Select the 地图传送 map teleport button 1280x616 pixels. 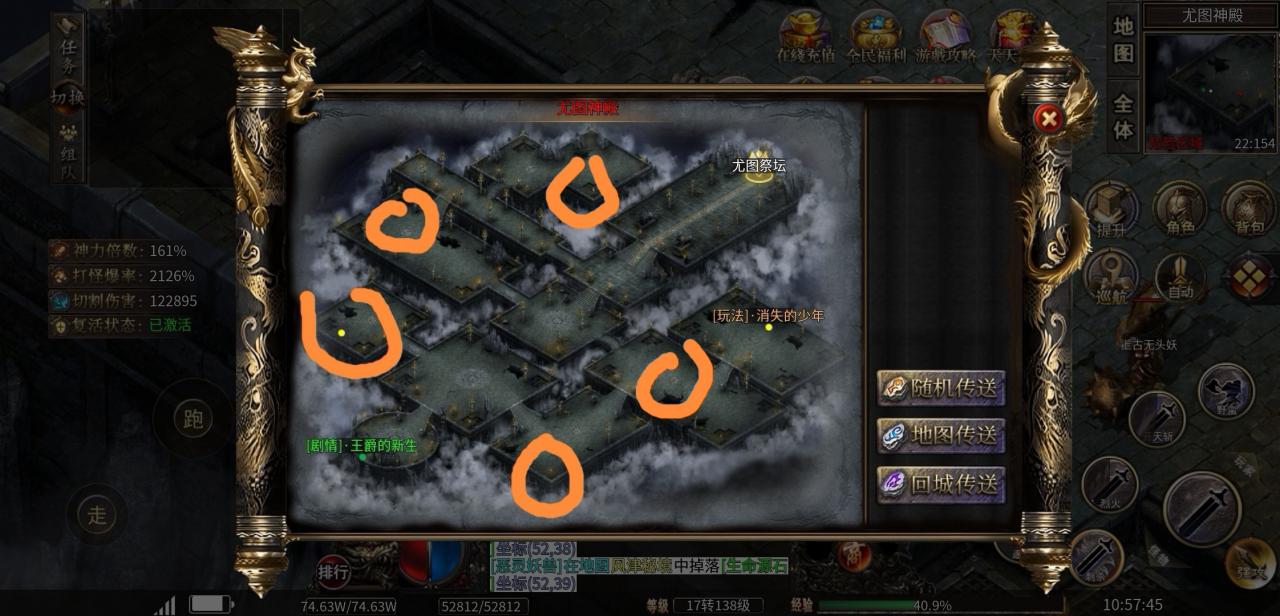click(x=940, y=436)
